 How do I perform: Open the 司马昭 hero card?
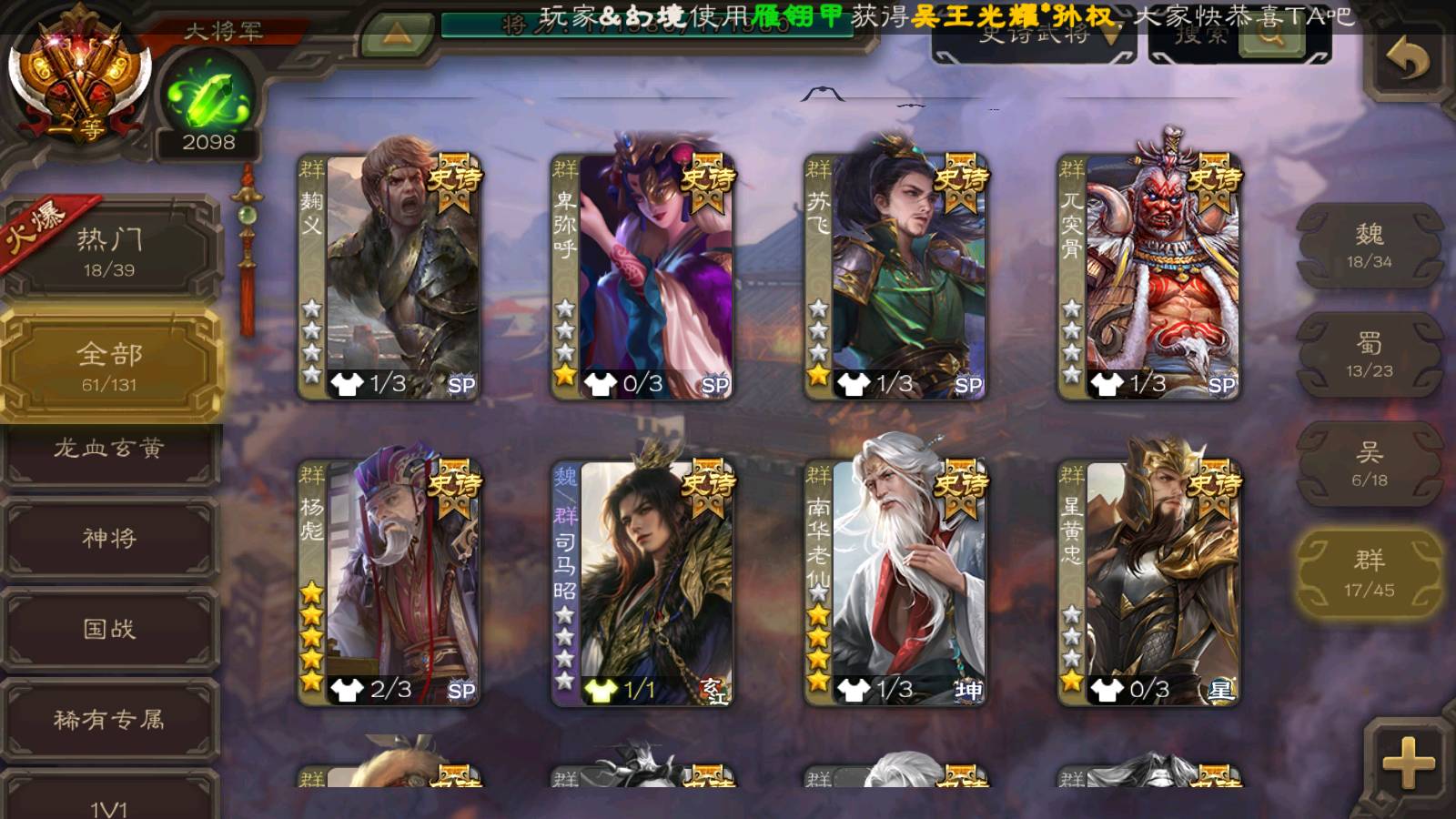[x=642, y=582]
